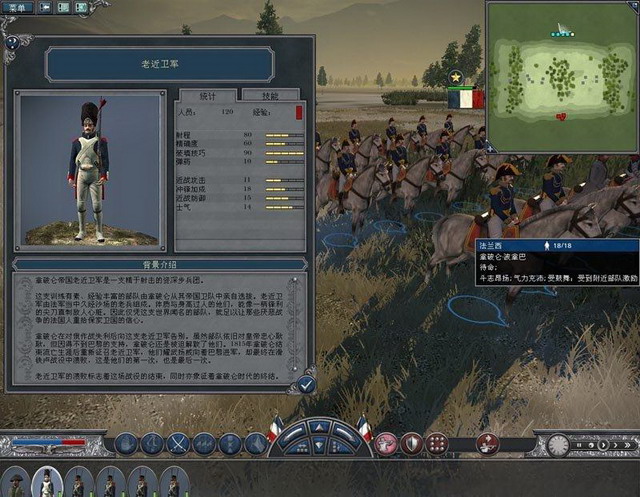
Task: Activate the red shield stance button
Action: tap(411, 443)
